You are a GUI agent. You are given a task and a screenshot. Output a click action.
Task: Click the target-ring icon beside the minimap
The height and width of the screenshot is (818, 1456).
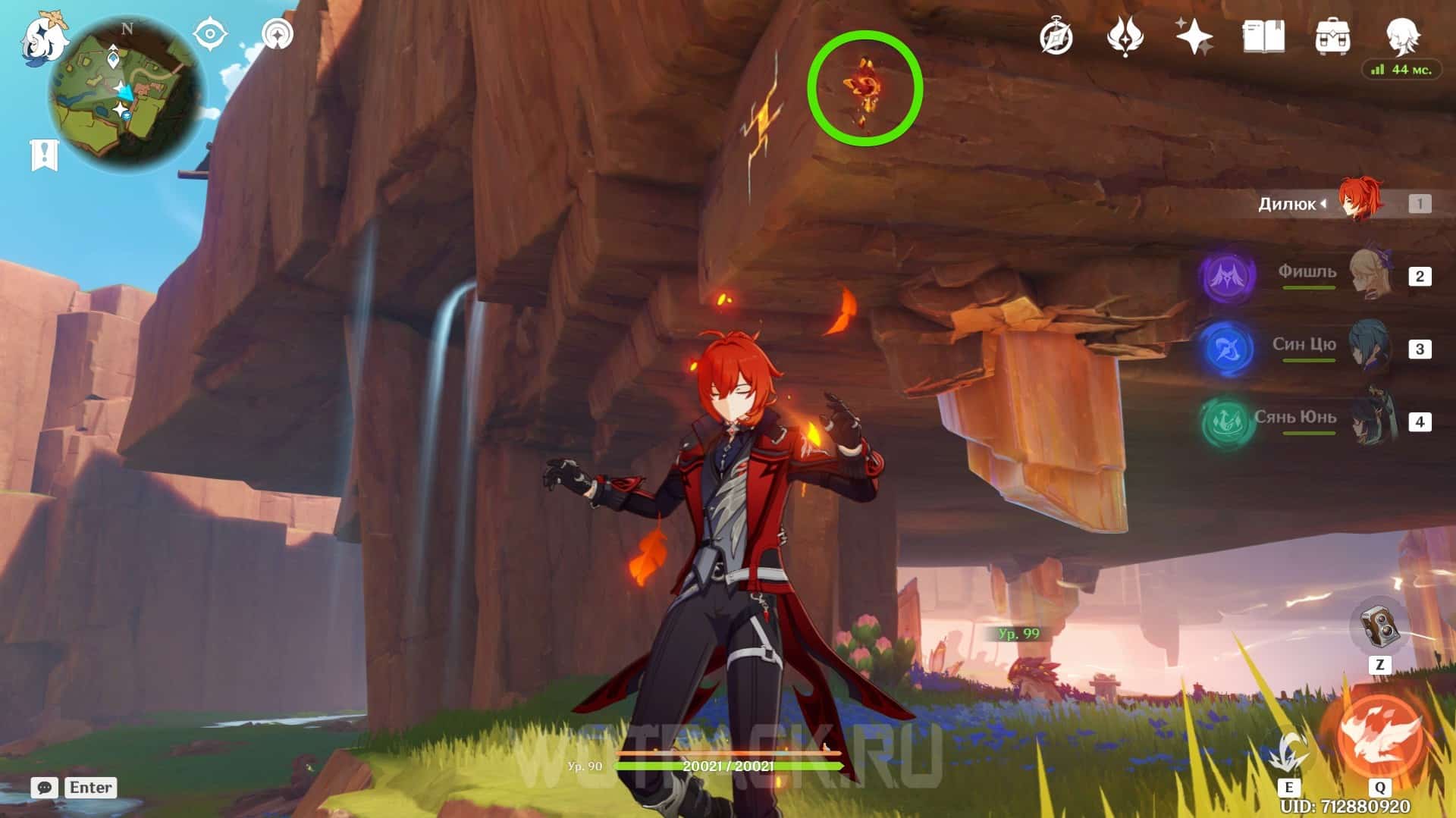click(278, 34)
